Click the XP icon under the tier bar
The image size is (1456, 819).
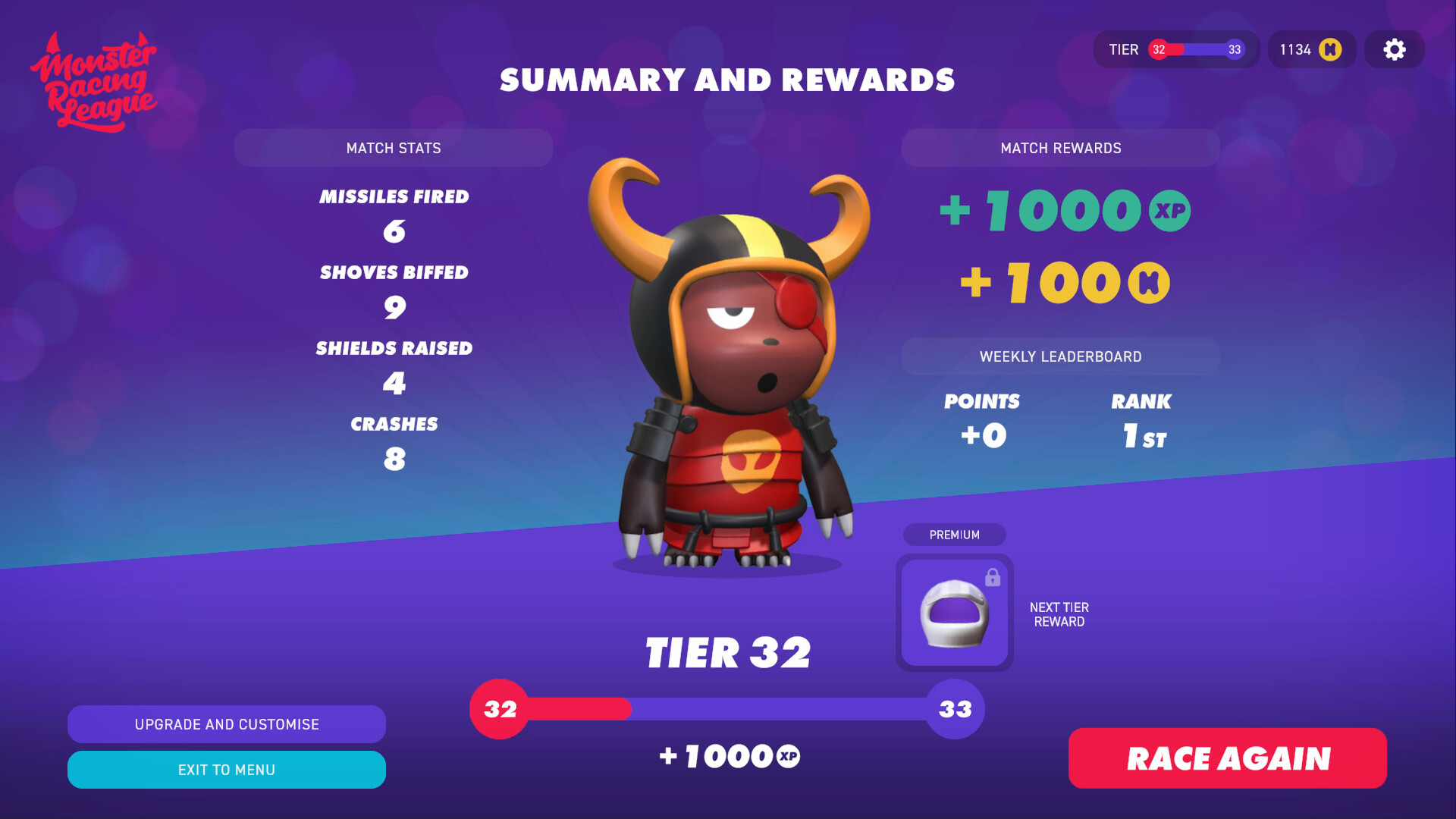click(x=786, y=755)
